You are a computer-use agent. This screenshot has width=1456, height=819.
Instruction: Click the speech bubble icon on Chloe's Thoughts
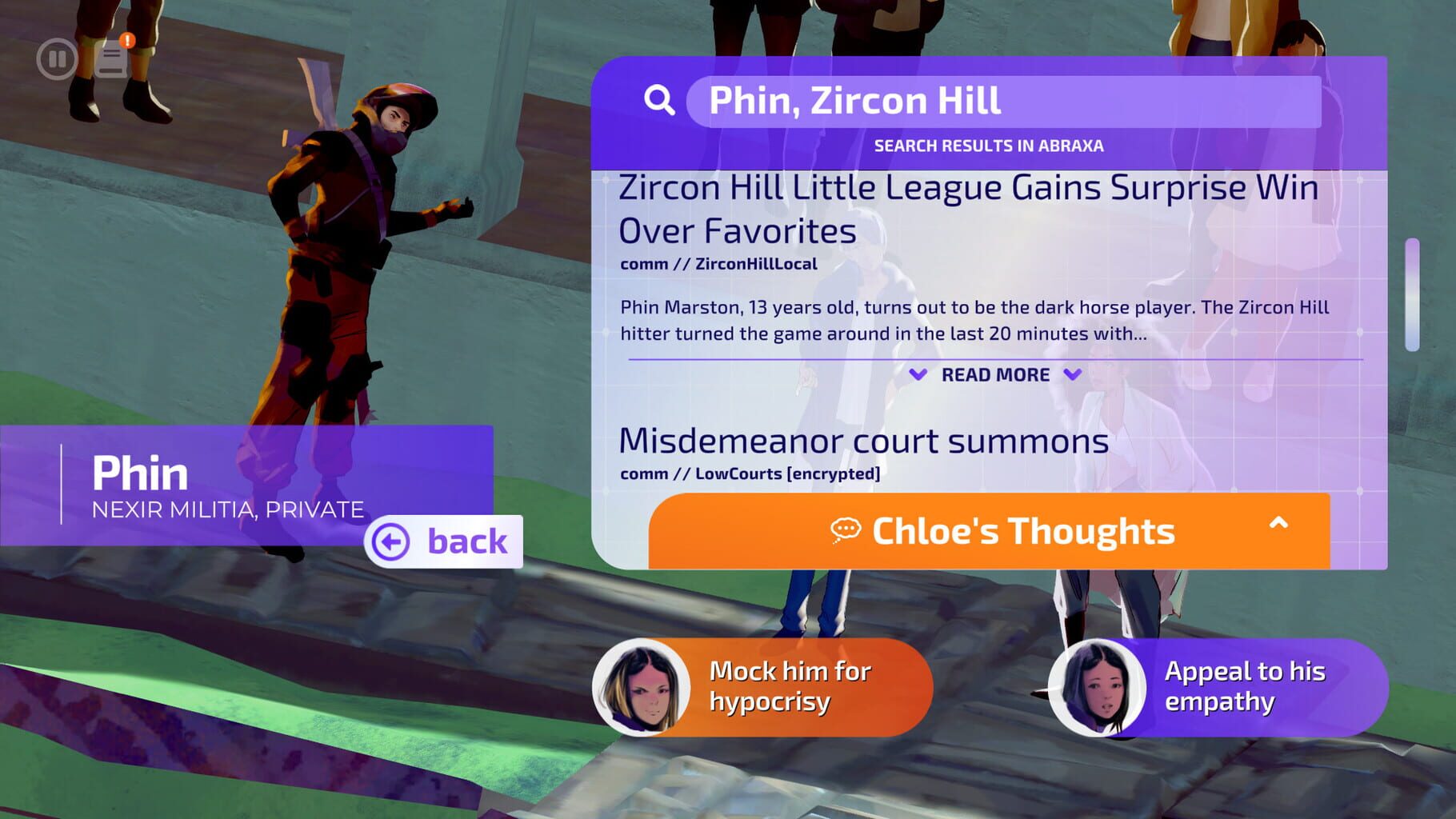coord(848,529)
